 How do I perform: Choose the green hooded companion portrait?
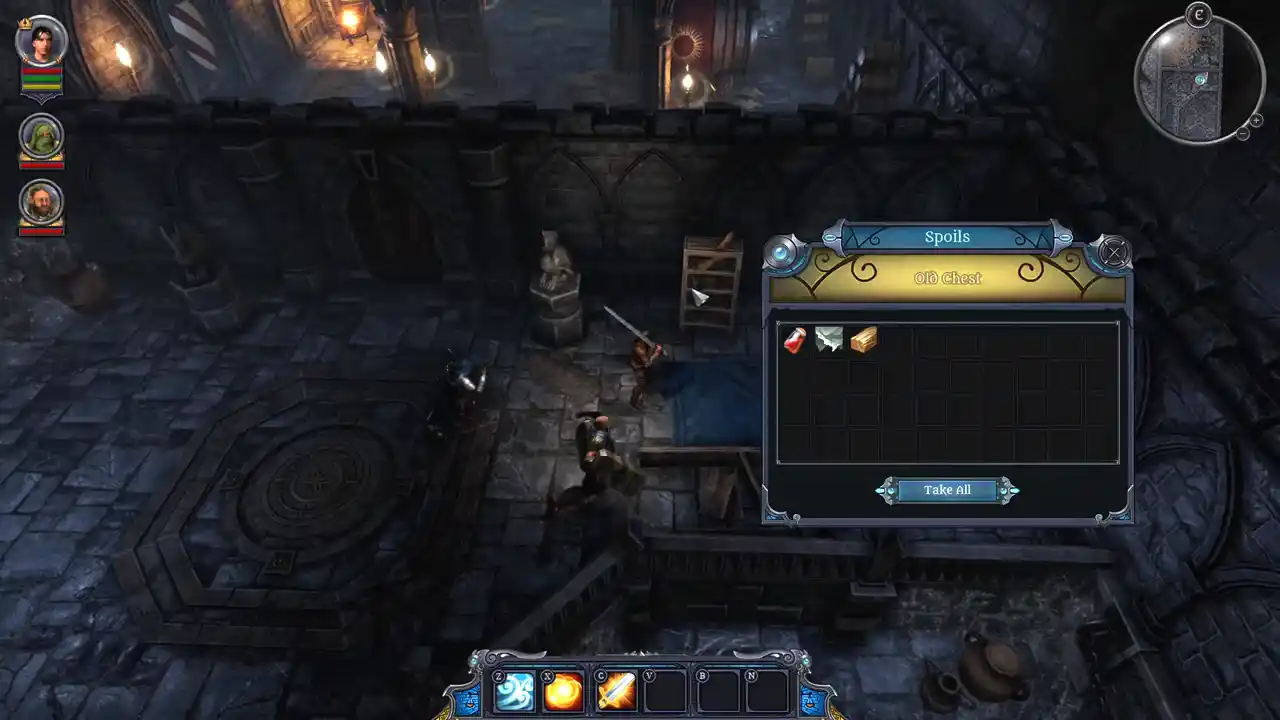(x=41, y=137)
